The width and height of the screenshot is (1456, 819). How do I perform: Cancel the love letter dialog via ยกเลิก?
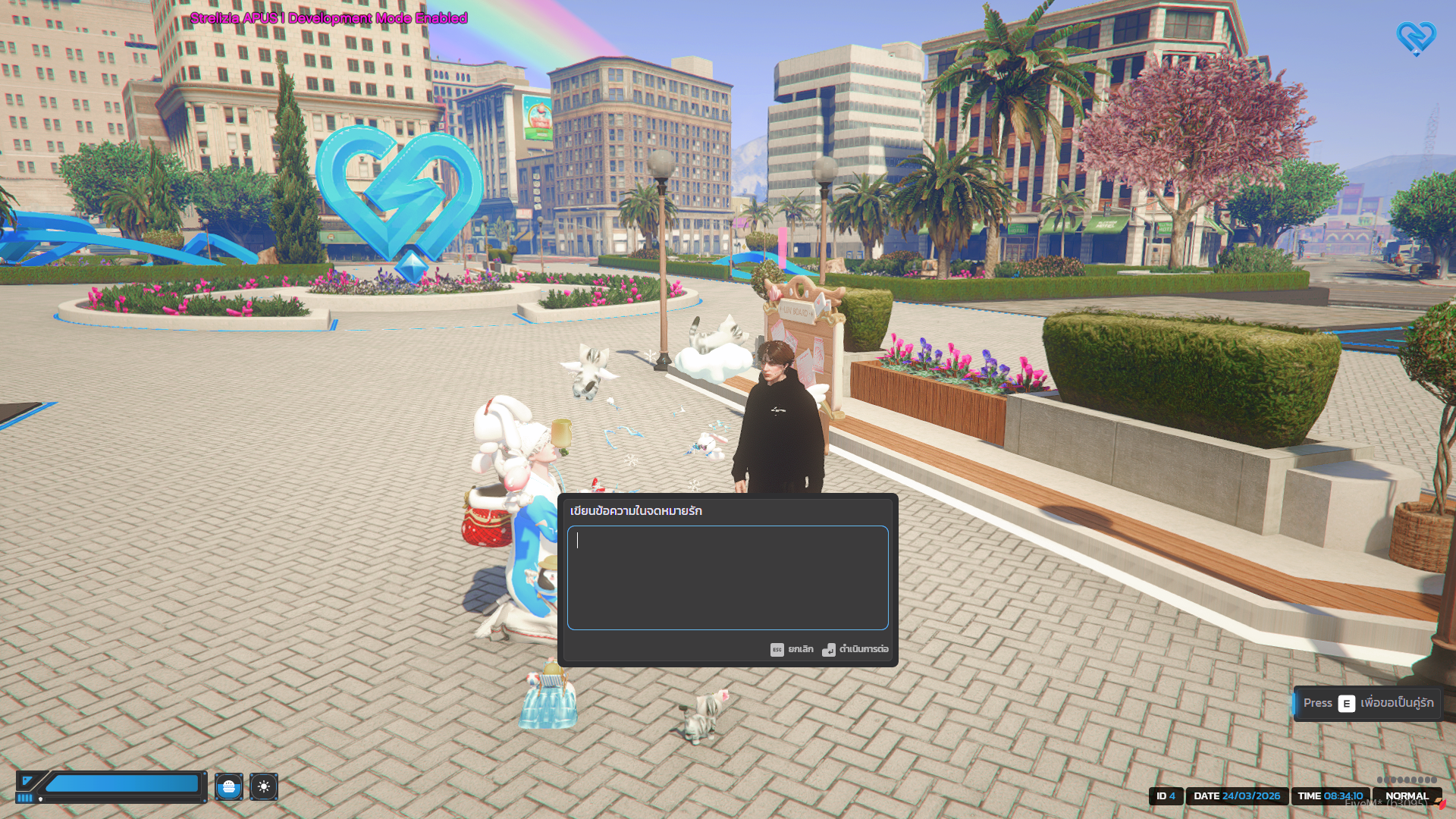792,650
